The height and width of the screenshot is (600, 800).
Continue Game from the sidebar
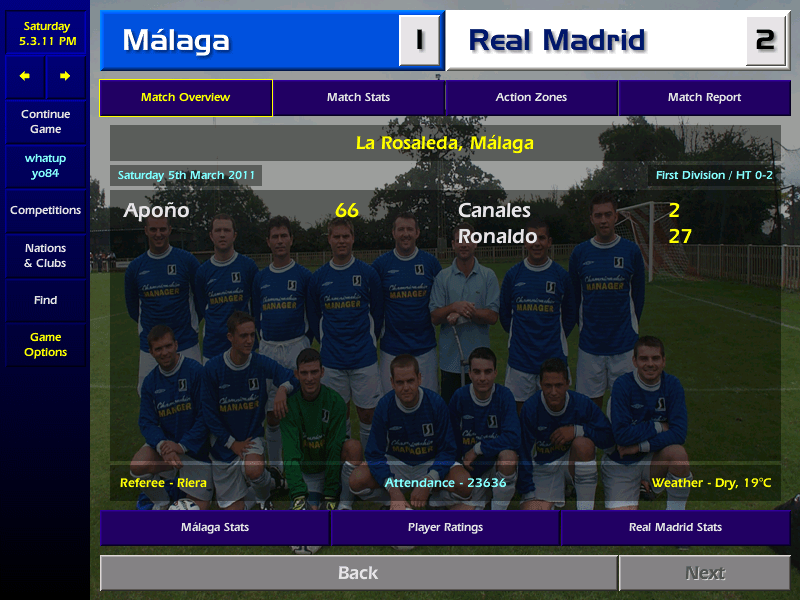45,122
